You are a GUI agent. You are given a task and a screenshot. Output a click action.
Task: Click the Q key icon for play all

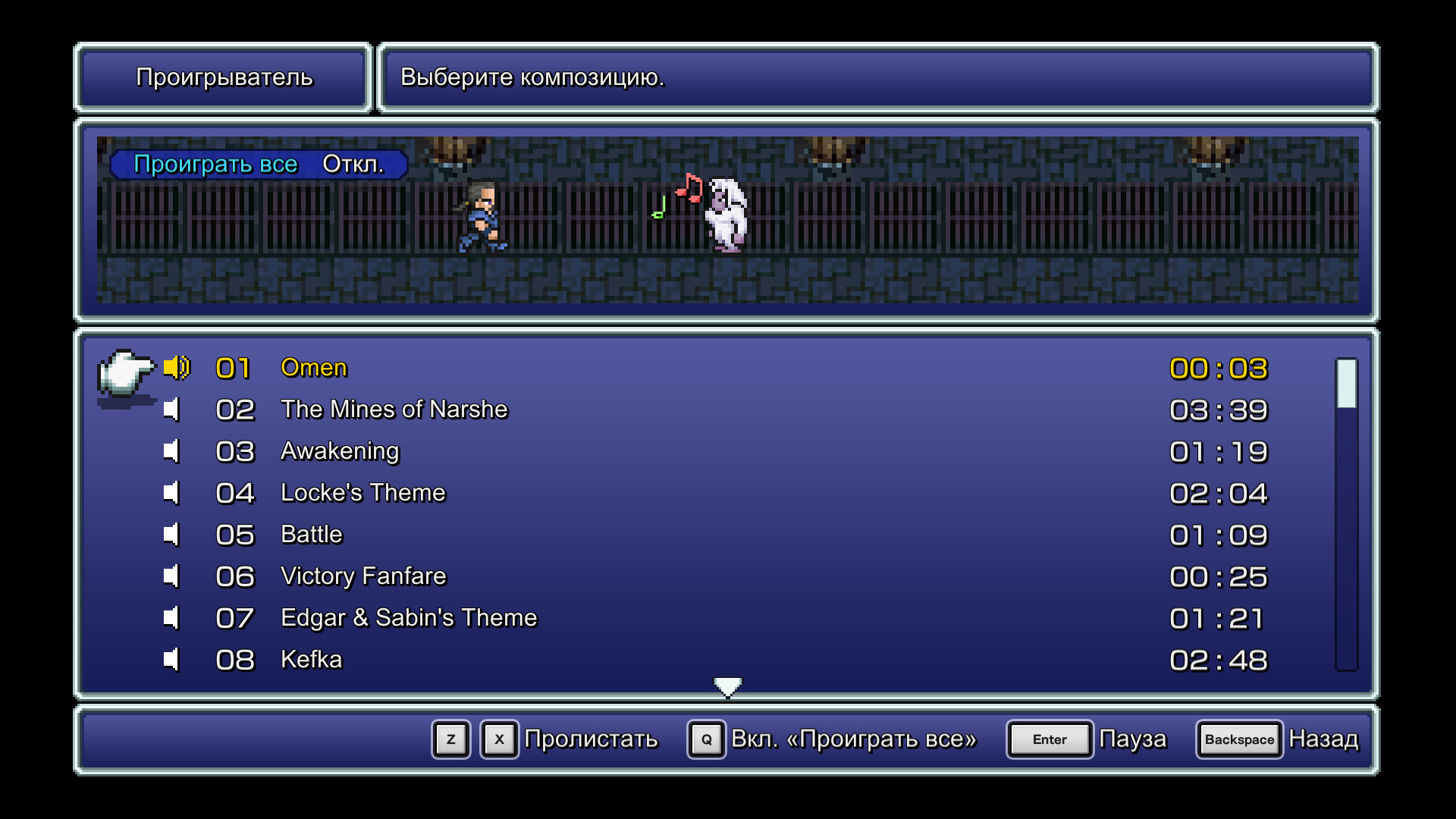[x=706, y=739]
